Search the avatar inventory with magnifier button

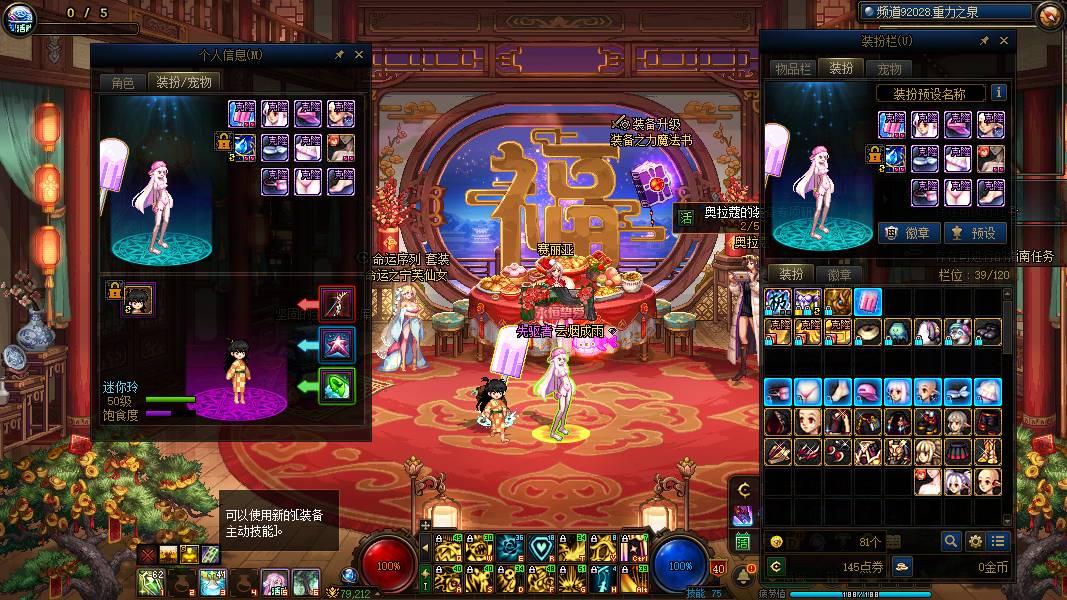click(x=951, y=541)
